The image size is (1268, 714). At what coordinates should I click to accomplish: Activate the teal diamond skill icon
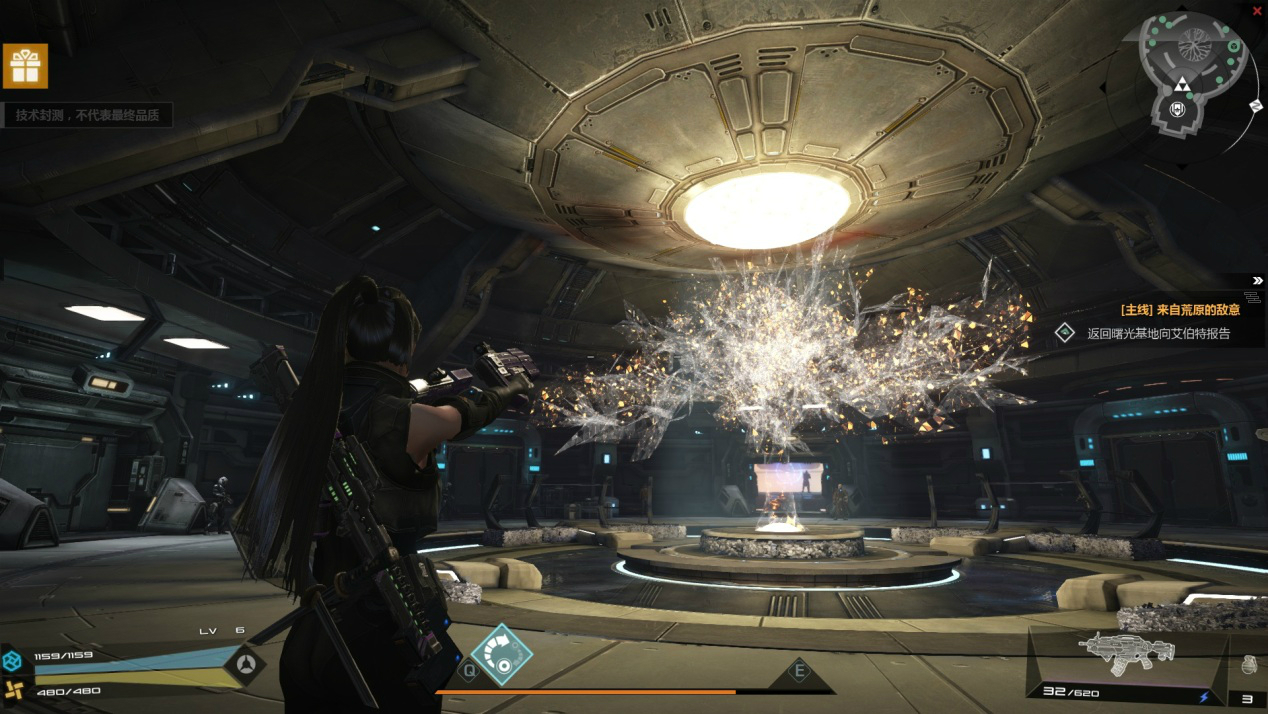click(x=501, y=655)
